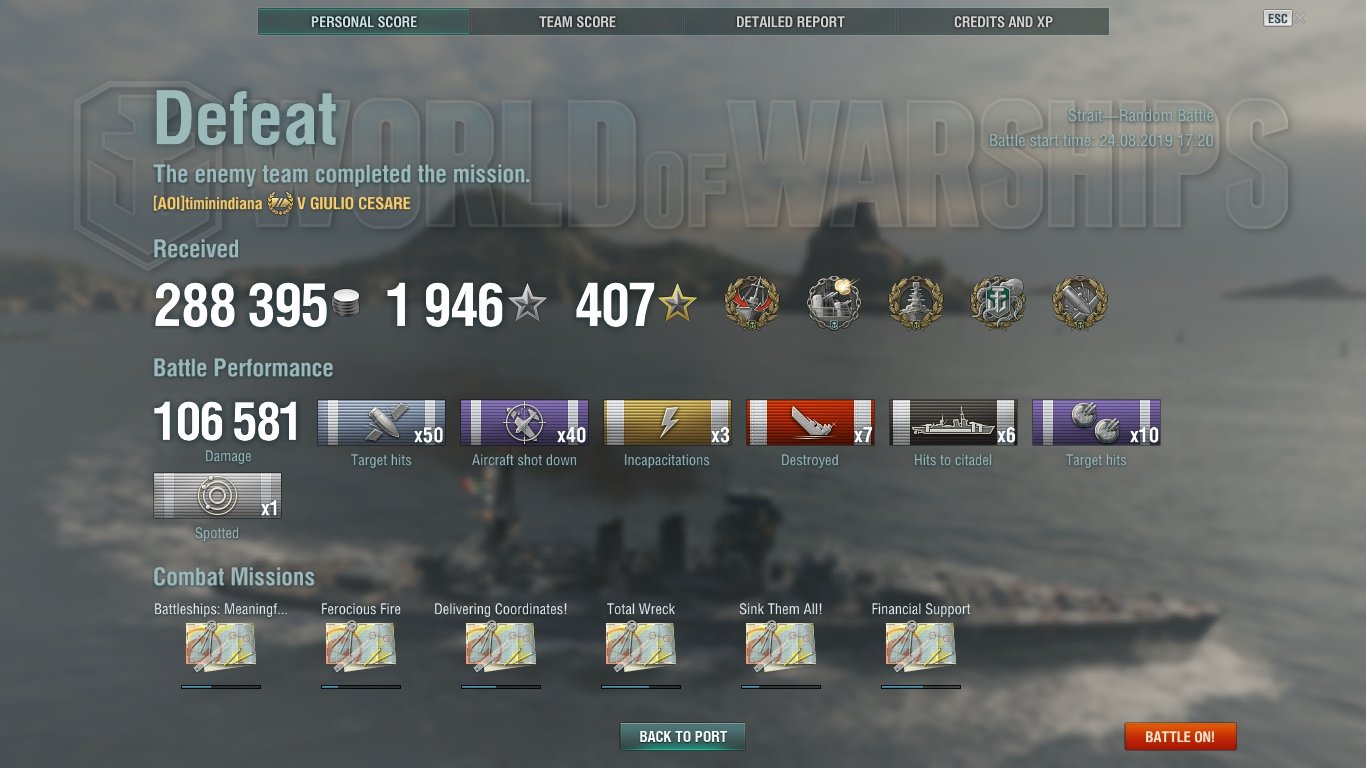Open the Ferocious Fire combat mission
The width and height of the screenshot is (1366, 768).
coord(361,647)
